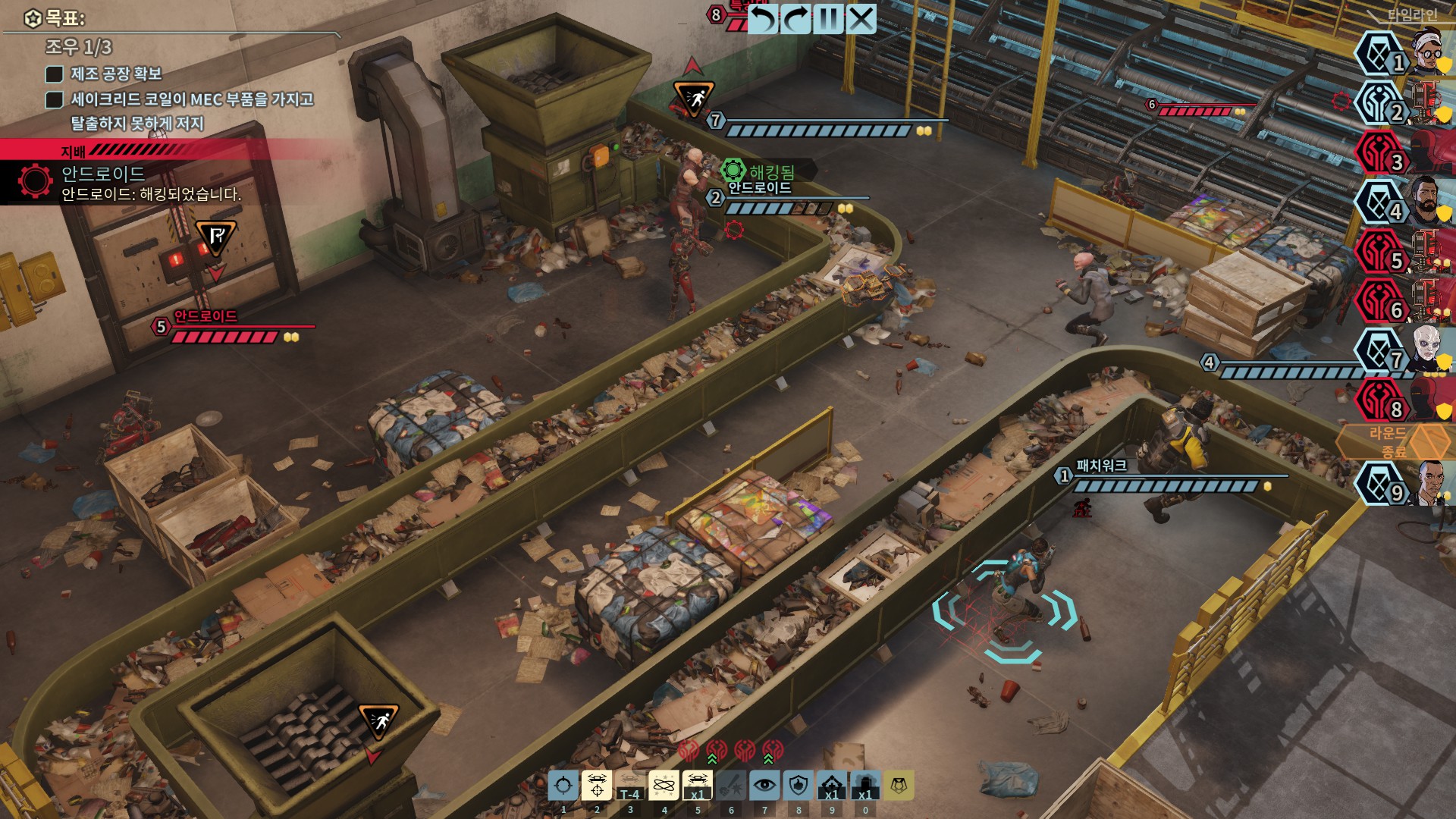
Task: Select the atom orbit ability in slot 4
Action: coord(664,786)
